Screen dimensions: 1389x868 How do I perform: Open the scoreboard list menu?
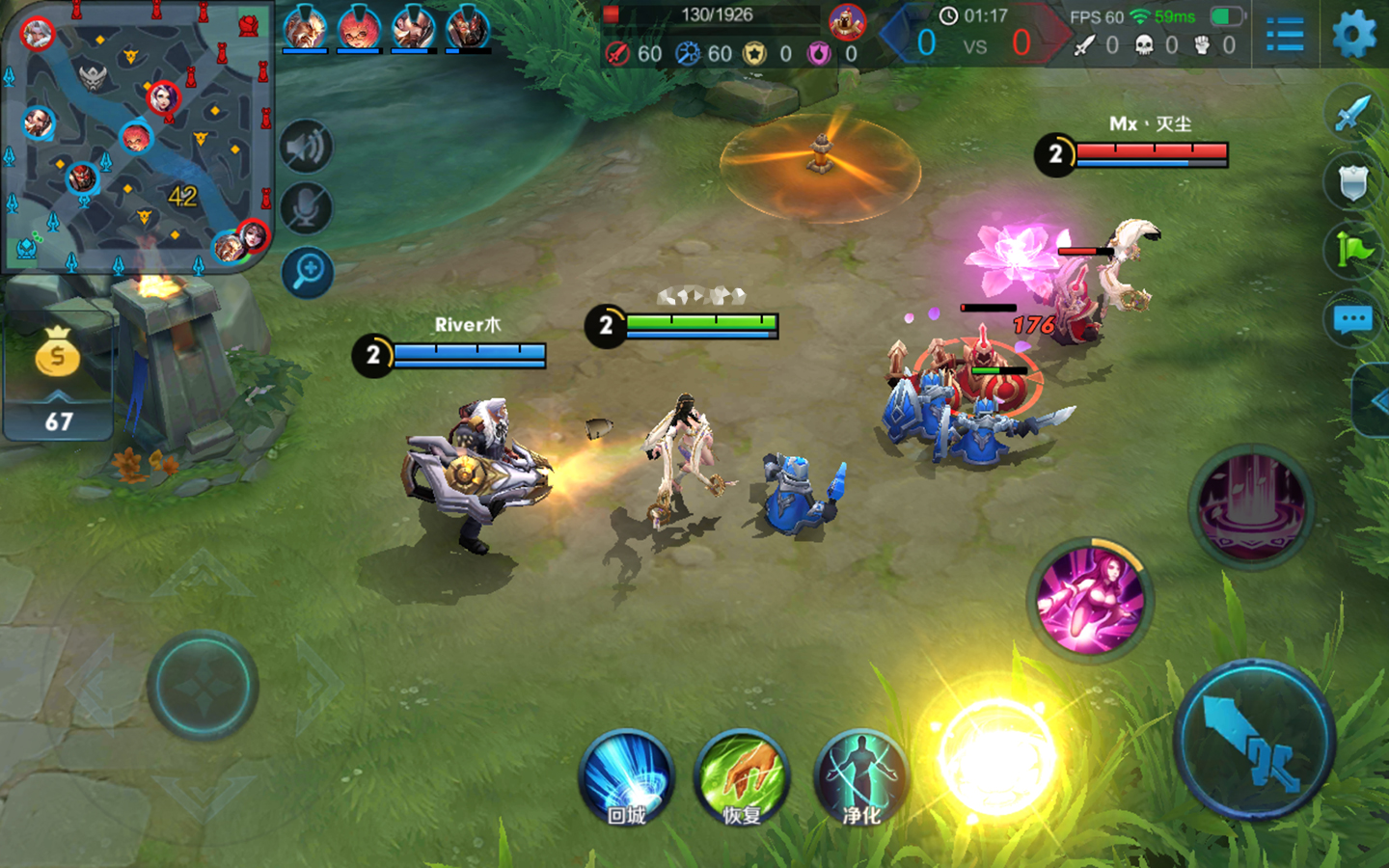[1284, 36]
